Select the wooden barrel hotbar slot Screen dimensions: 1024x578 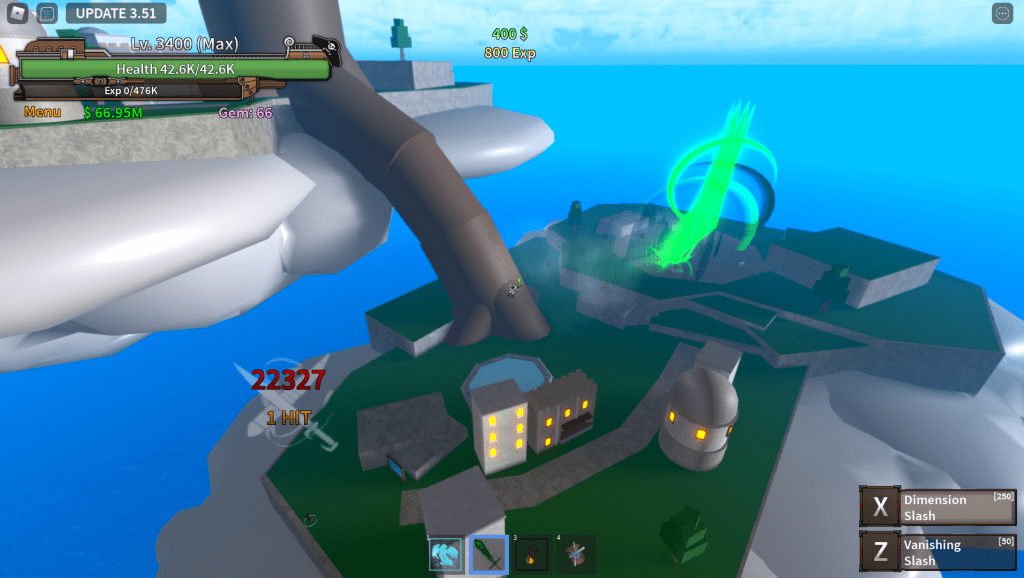(575, 554)
